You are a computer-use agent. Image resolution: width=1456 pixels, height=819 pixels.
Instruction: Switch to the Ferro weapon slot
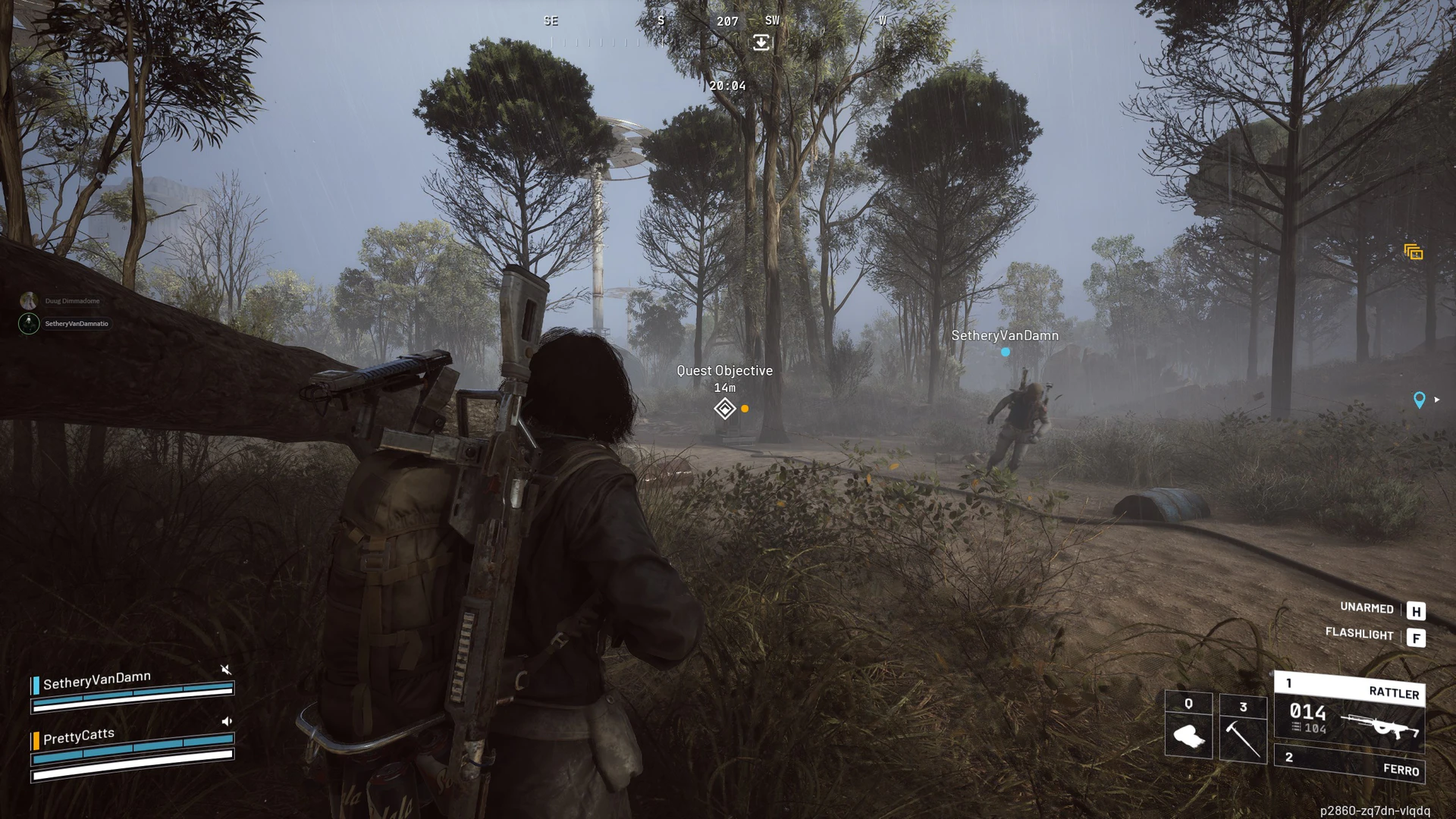pos(1349,764)
